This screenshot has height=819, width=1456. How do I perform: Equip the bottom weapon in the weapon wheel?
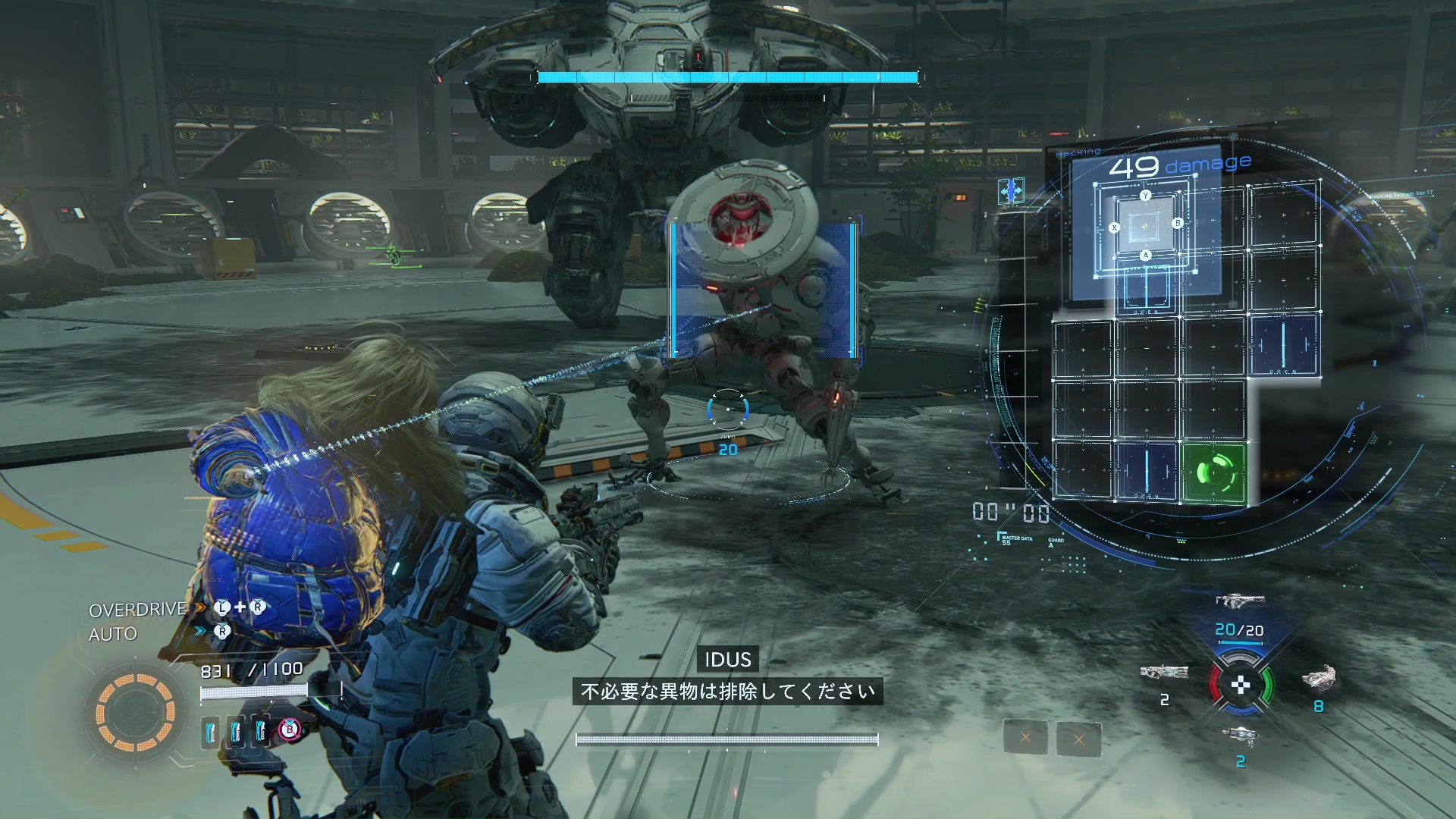pos(1241,736)
